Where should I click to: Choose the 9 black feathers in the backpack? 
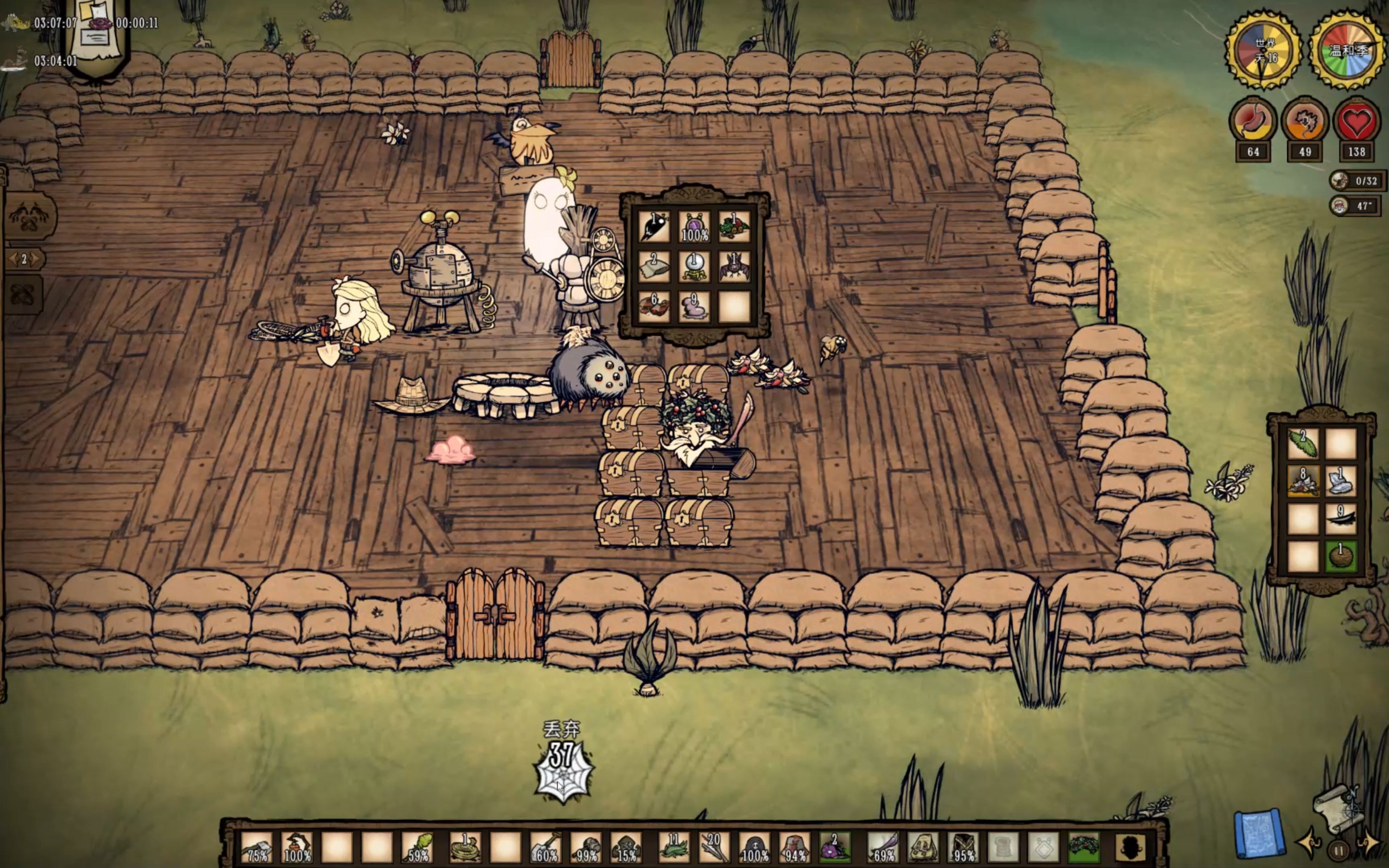(x=1341, y=519)
